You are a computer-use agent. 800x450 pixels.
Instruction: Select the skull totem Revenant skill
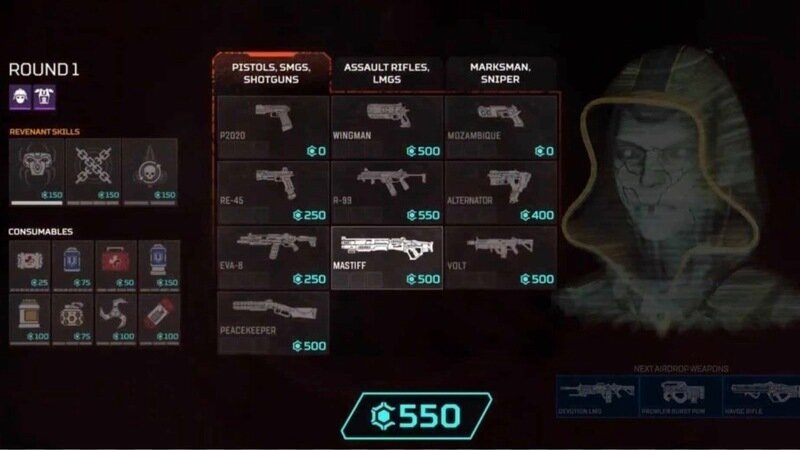(149, 170)
